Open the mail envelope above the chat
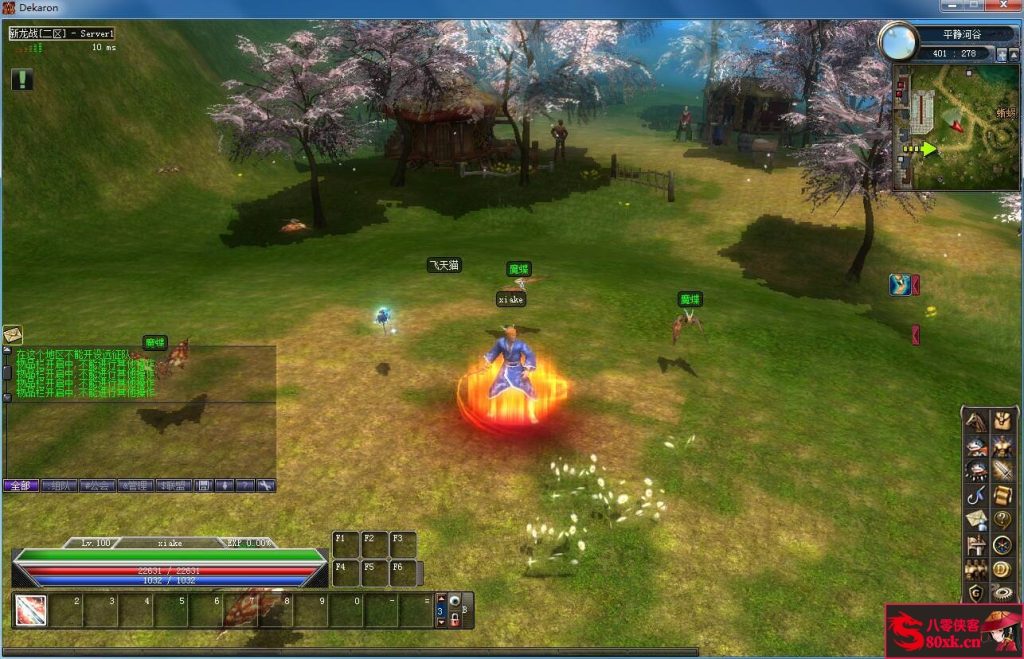The width and height of the screenshot is (1024, 659). (13, 335)
